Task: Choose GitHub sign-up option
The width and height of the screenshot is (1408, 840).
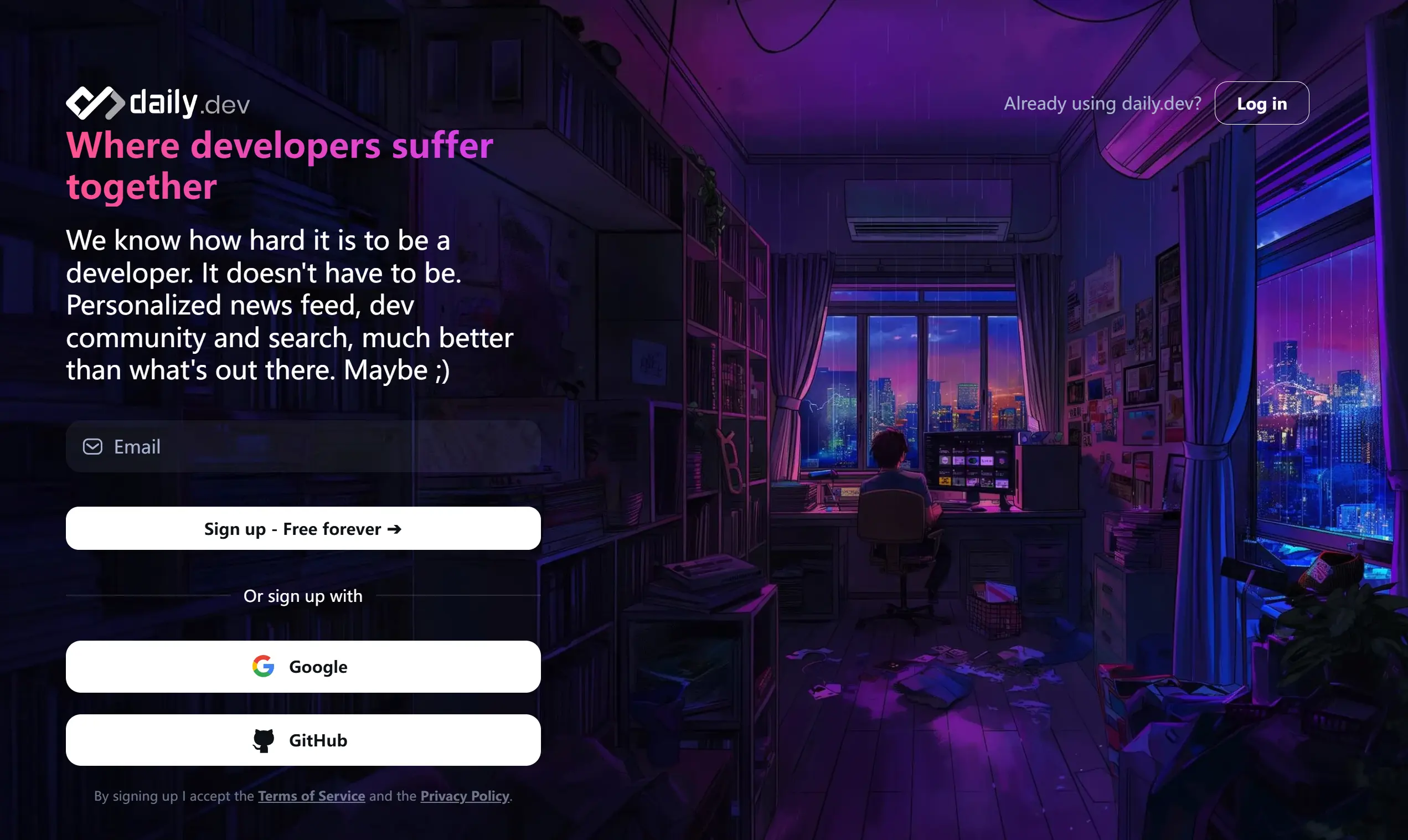Action: point(303,740)
